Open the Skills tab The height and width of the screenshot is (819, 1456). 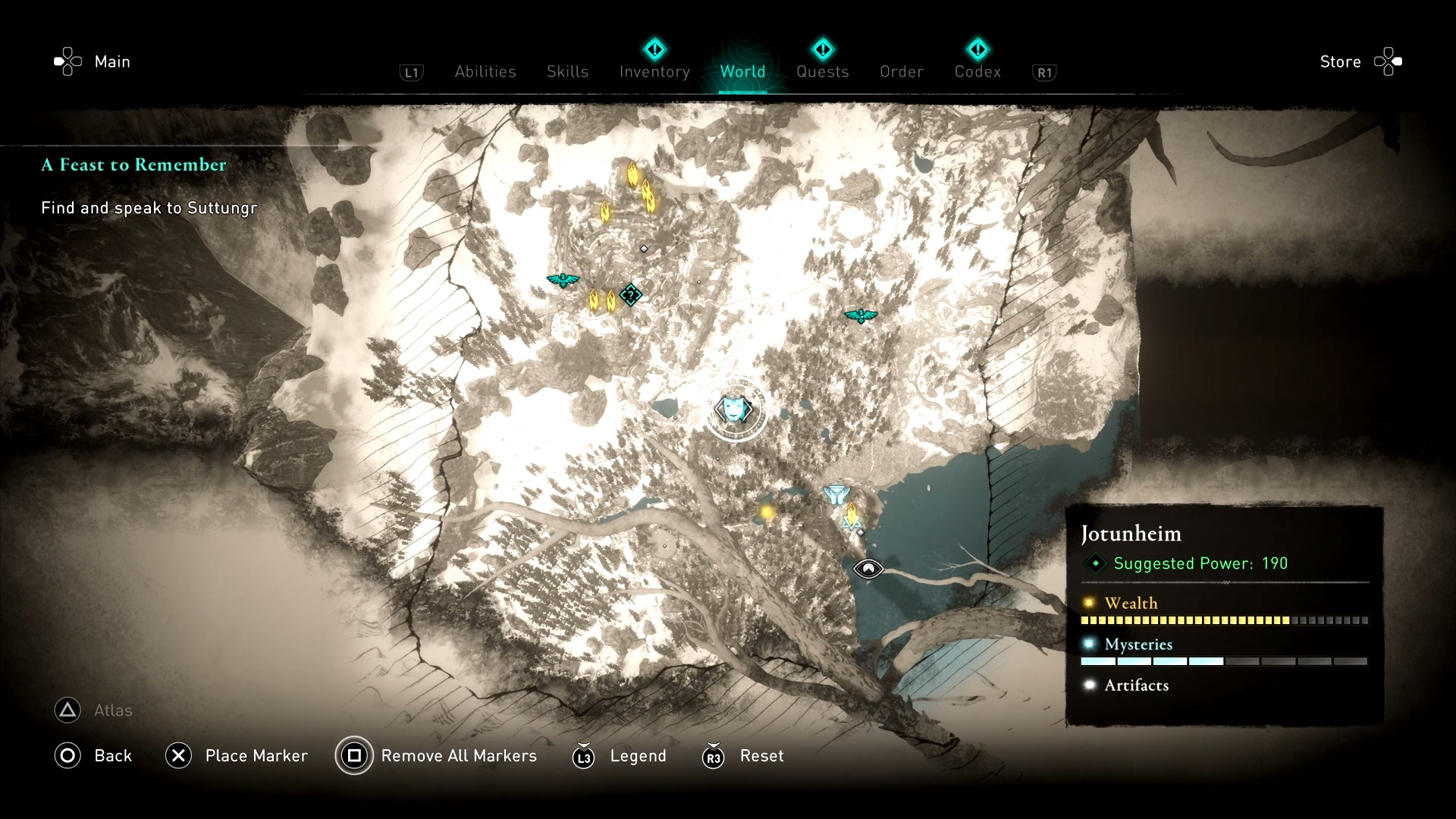(x=567, y=71)
